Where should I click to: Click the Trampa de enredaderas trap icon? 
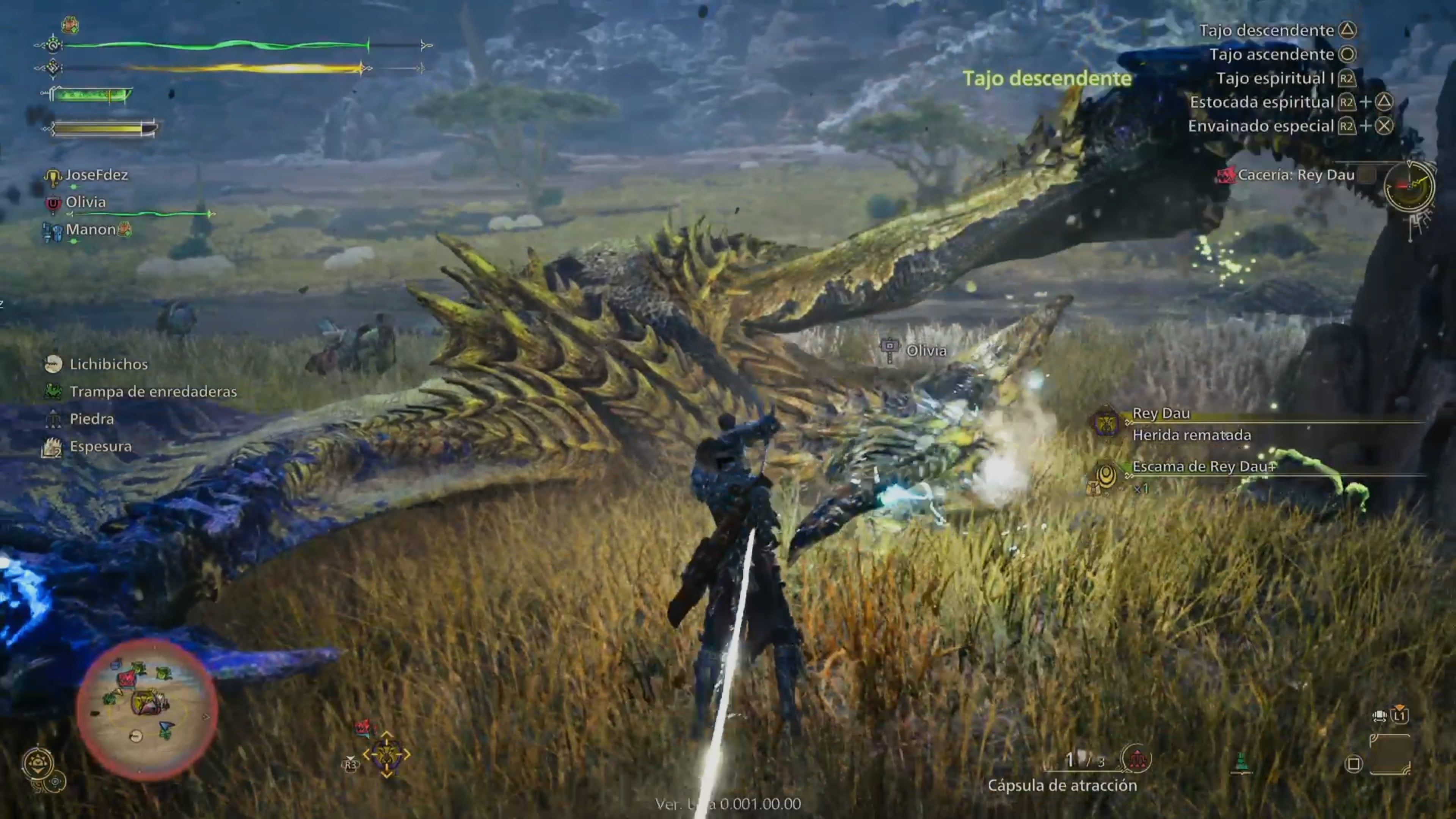coord(54,391)
